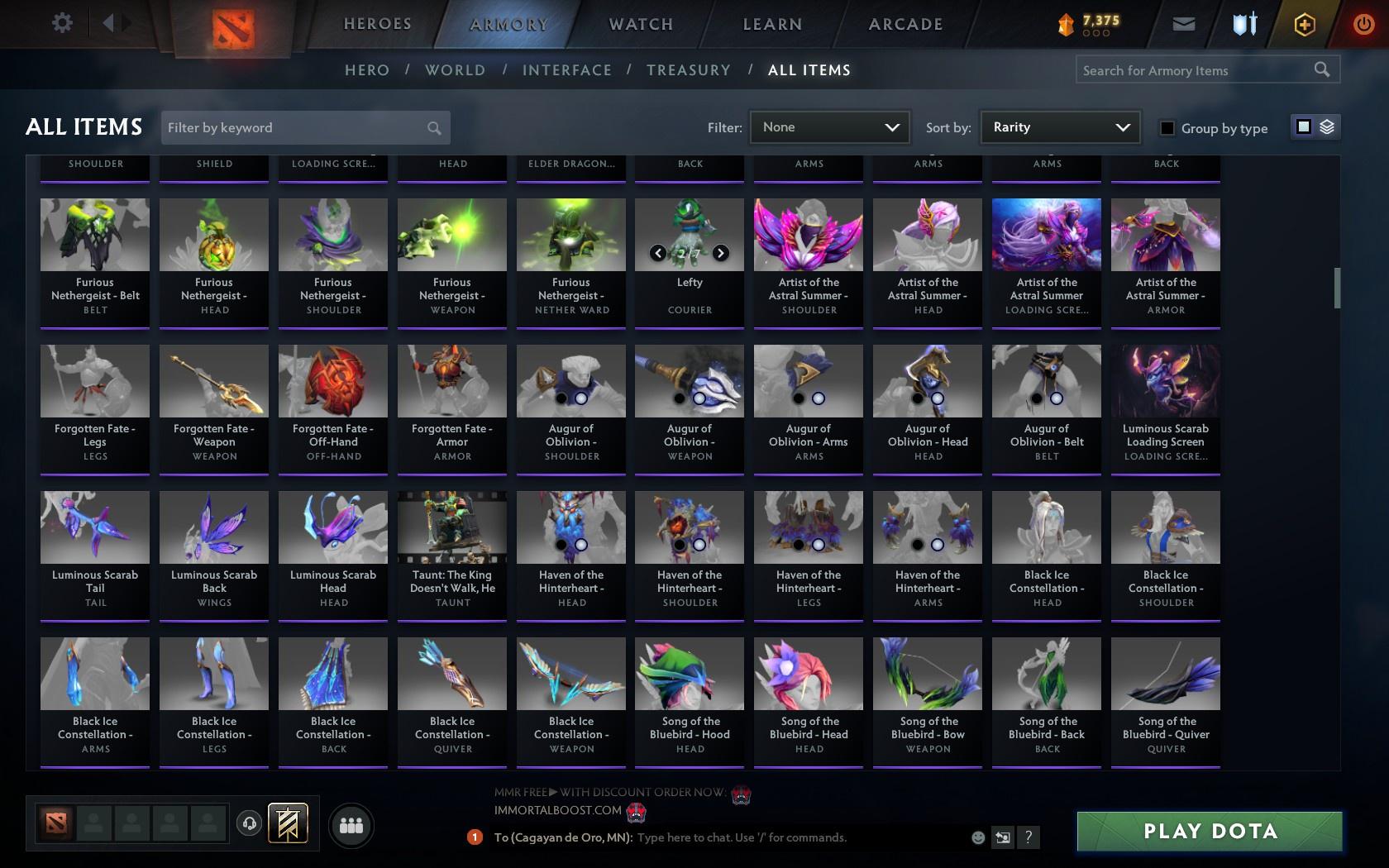Enable Group by type

[x=1167, y=129]
